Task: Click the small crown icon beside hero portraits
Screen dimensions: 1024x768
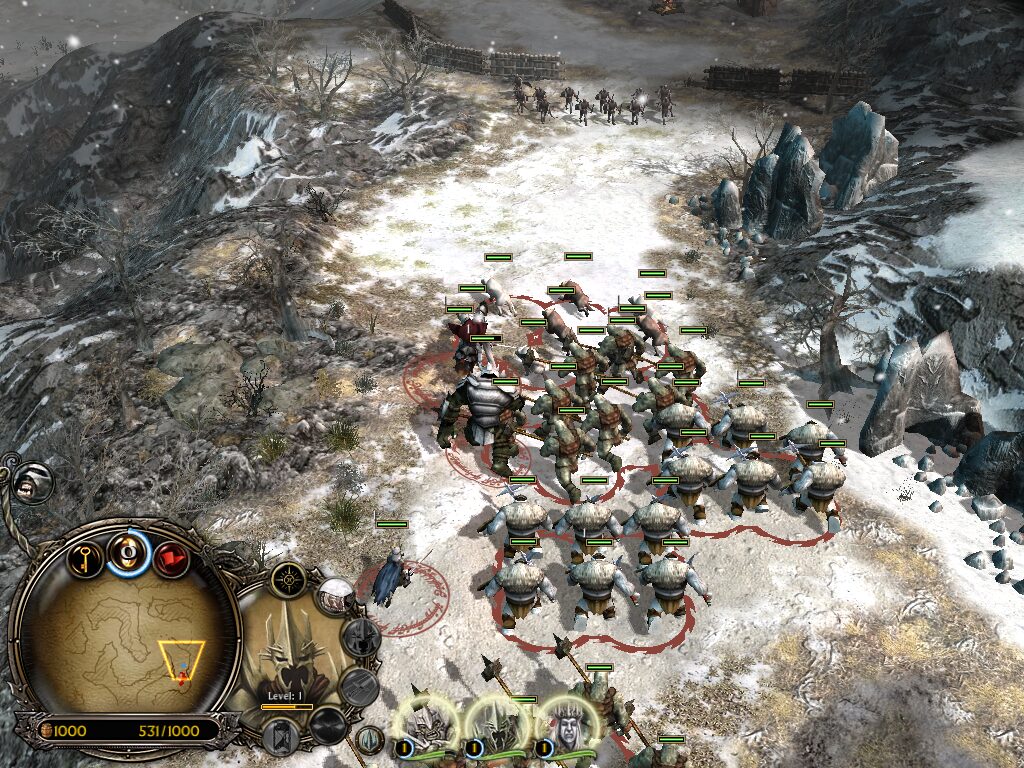Action: 371,741
